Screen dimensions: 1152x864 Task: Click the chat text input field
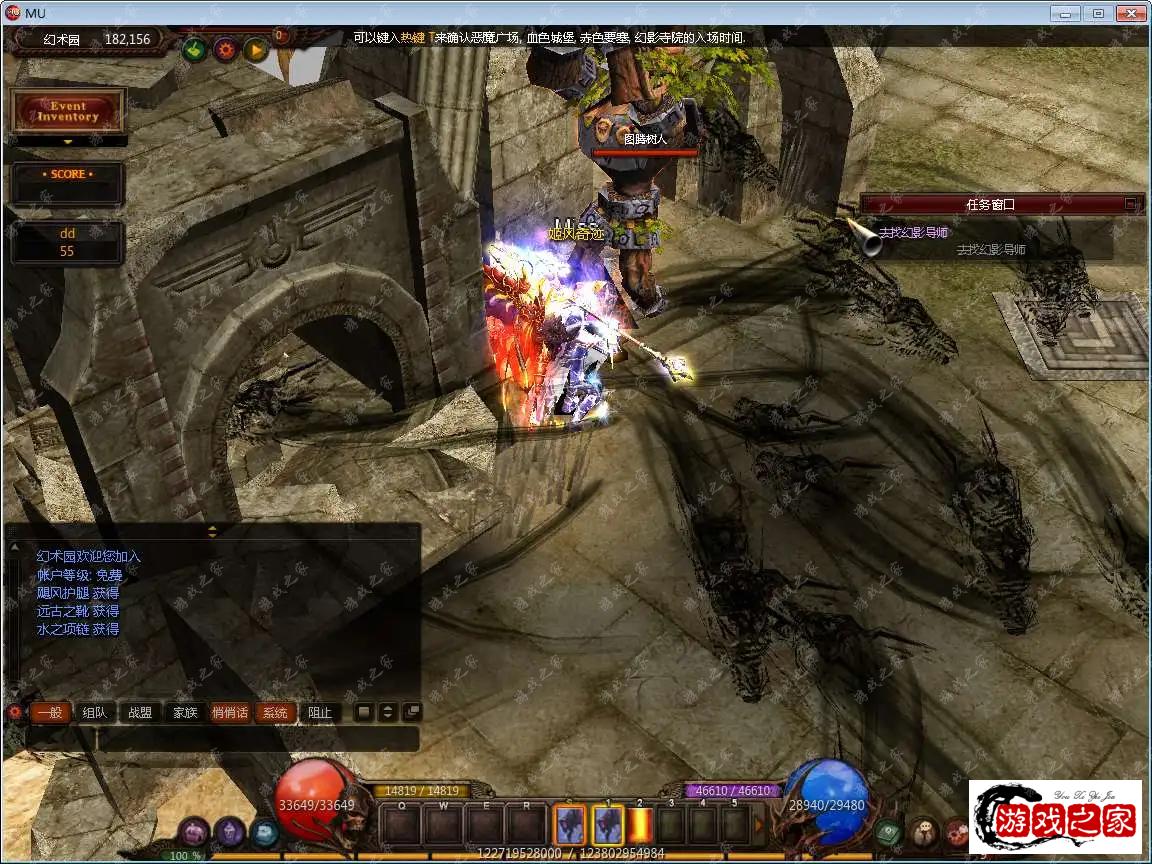click(x=222, y=739)
